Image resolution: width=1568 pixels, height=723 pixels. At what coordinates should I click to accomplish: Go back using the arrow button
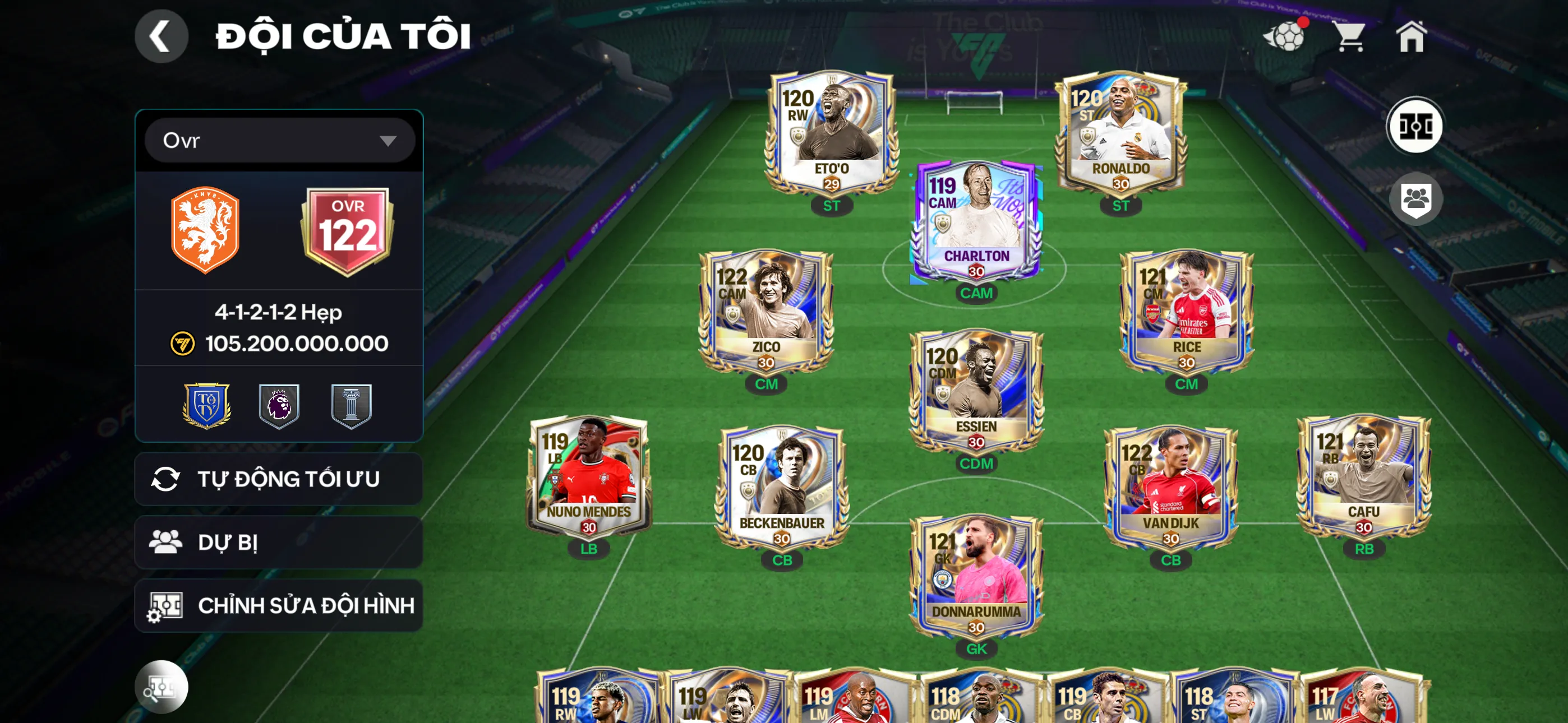point(161,36)
